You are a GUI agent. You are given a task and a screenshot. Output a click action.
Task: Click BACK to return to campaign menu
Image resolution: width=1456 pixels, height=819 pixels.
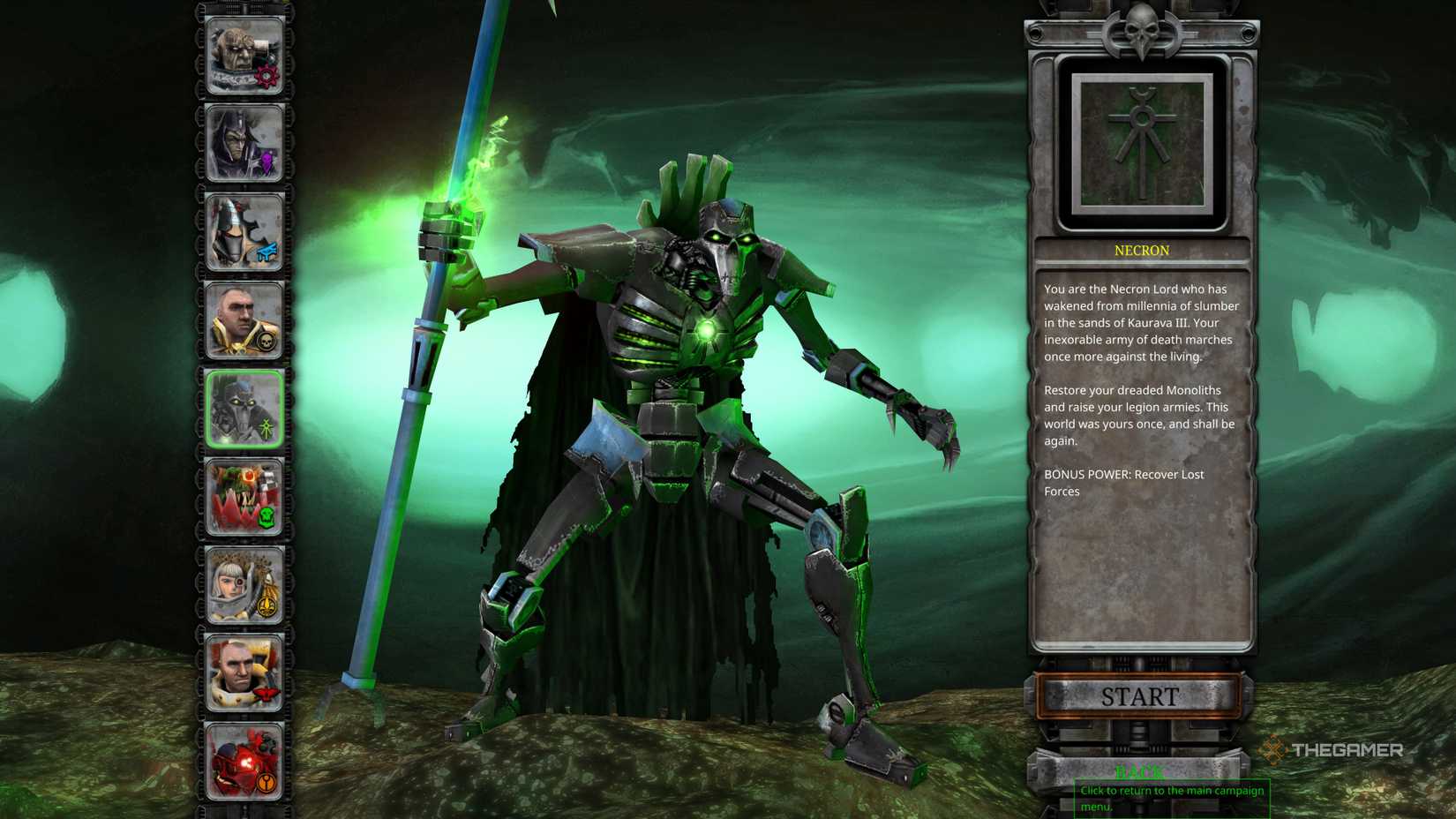(x=1140, y=771)
